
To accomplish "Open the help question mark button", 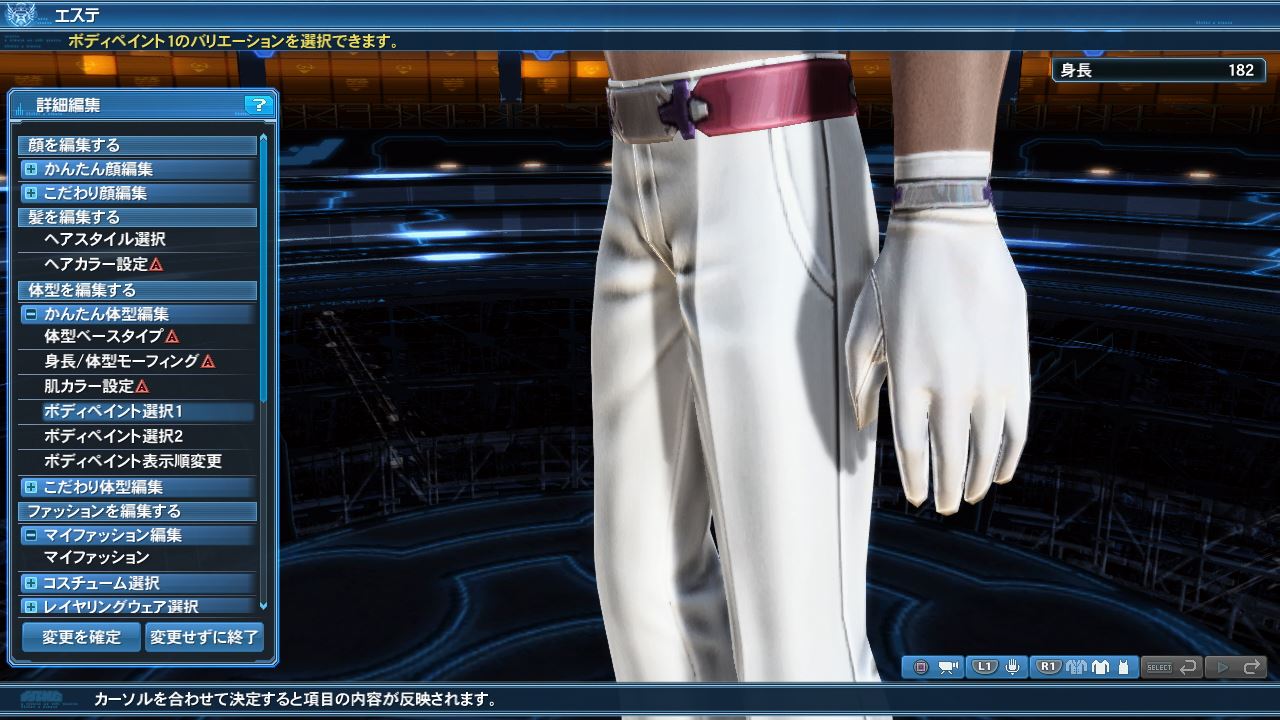I will (x=258, y=105).
